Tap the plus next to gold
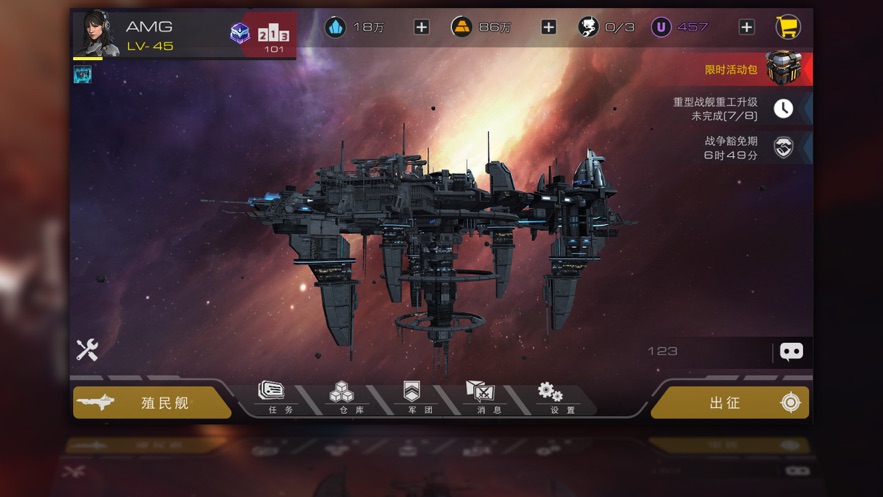883x497 pixels. point(548,27)
